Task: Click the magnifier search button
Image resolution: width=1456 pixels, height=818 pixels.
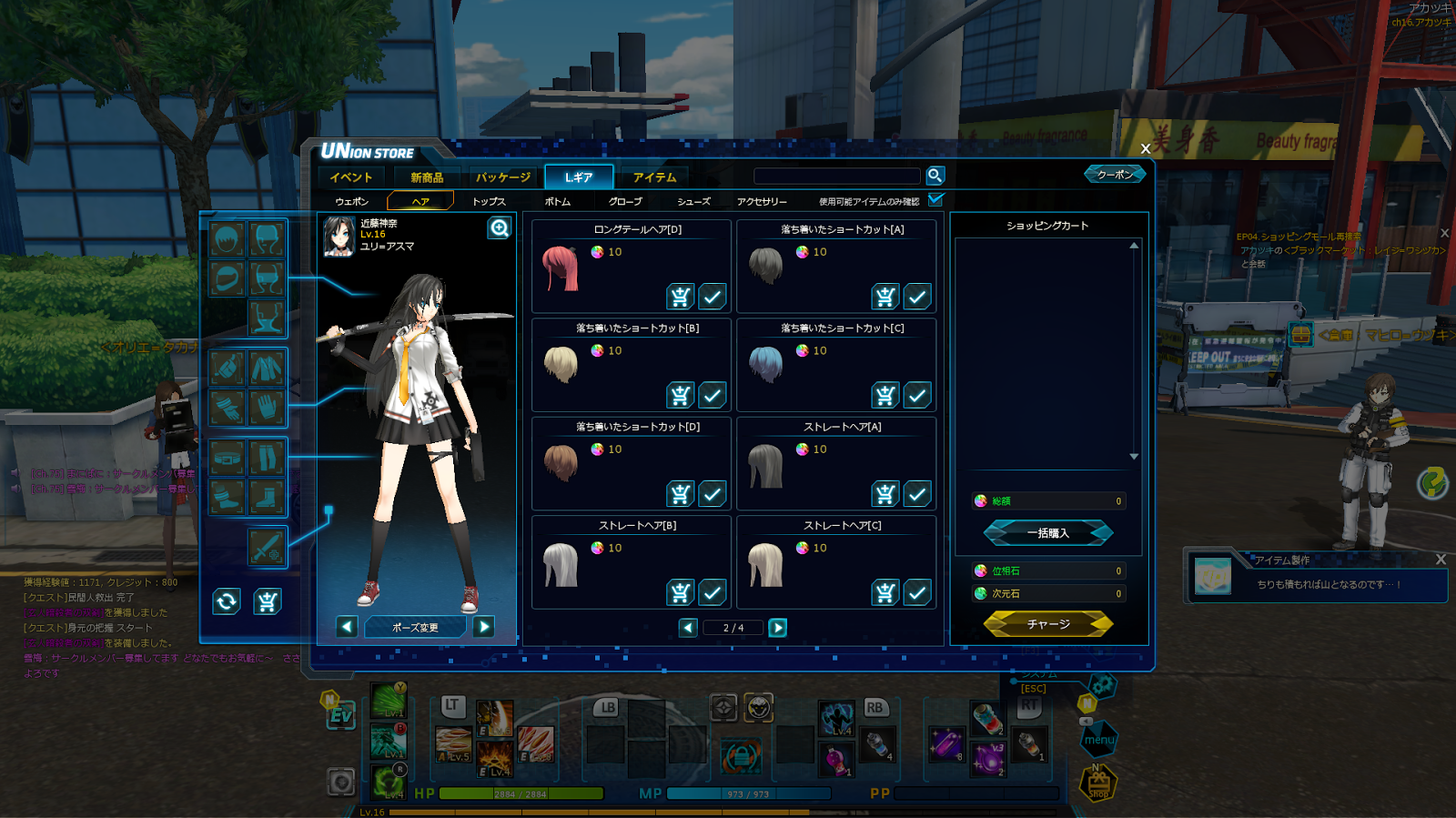Action: [x=935, y=176]
